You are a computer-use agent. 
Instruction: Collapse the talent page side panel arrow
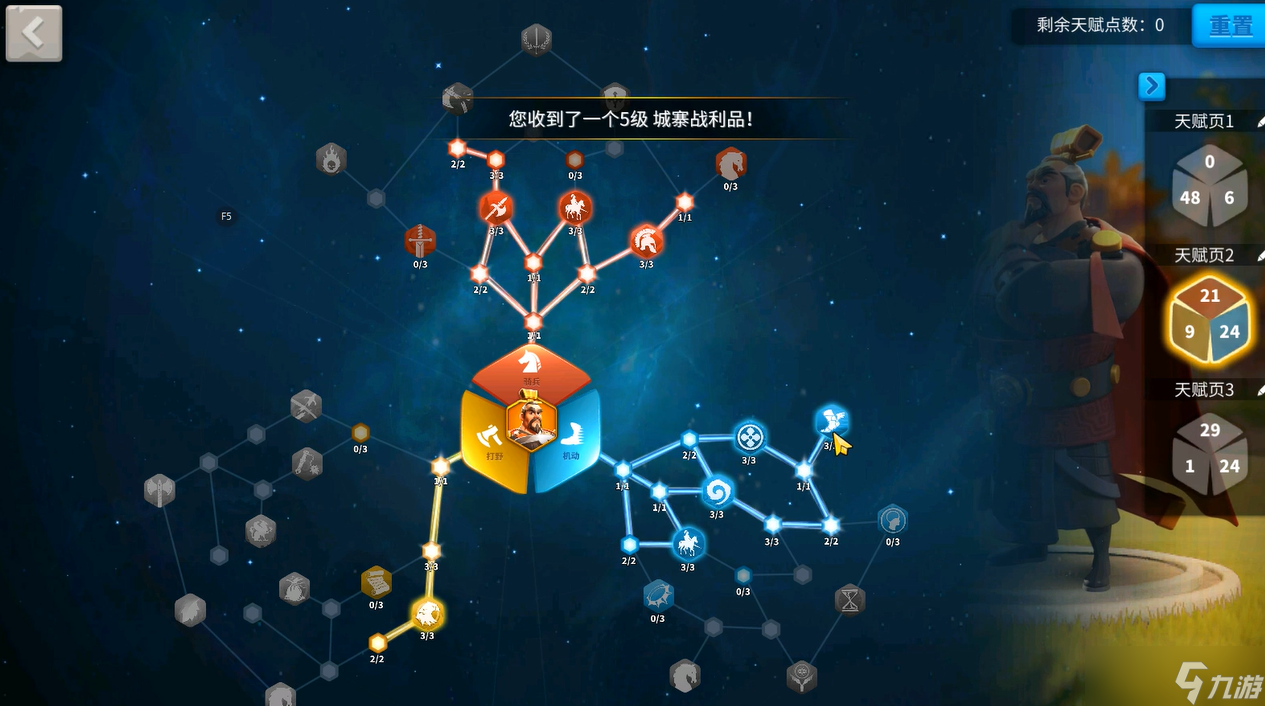click(1151, 87)
